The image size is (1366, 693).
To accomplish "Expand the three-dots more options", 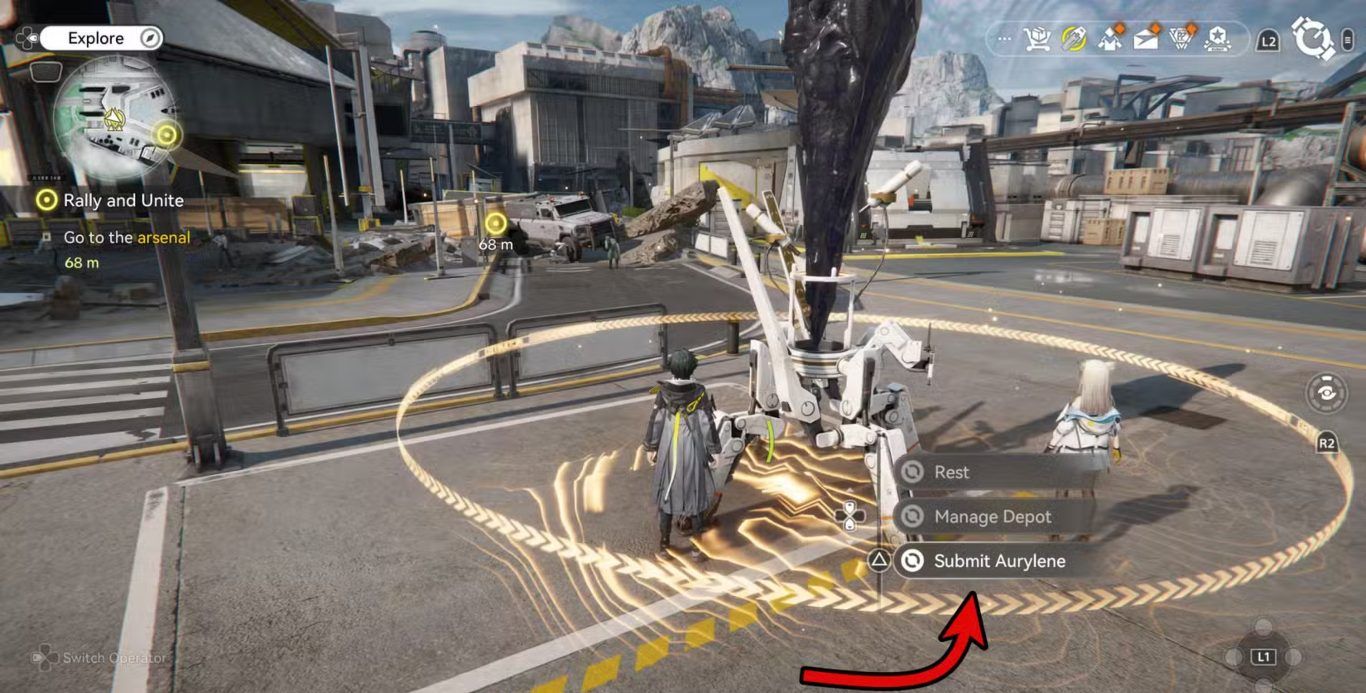I will click(1006, 40).
